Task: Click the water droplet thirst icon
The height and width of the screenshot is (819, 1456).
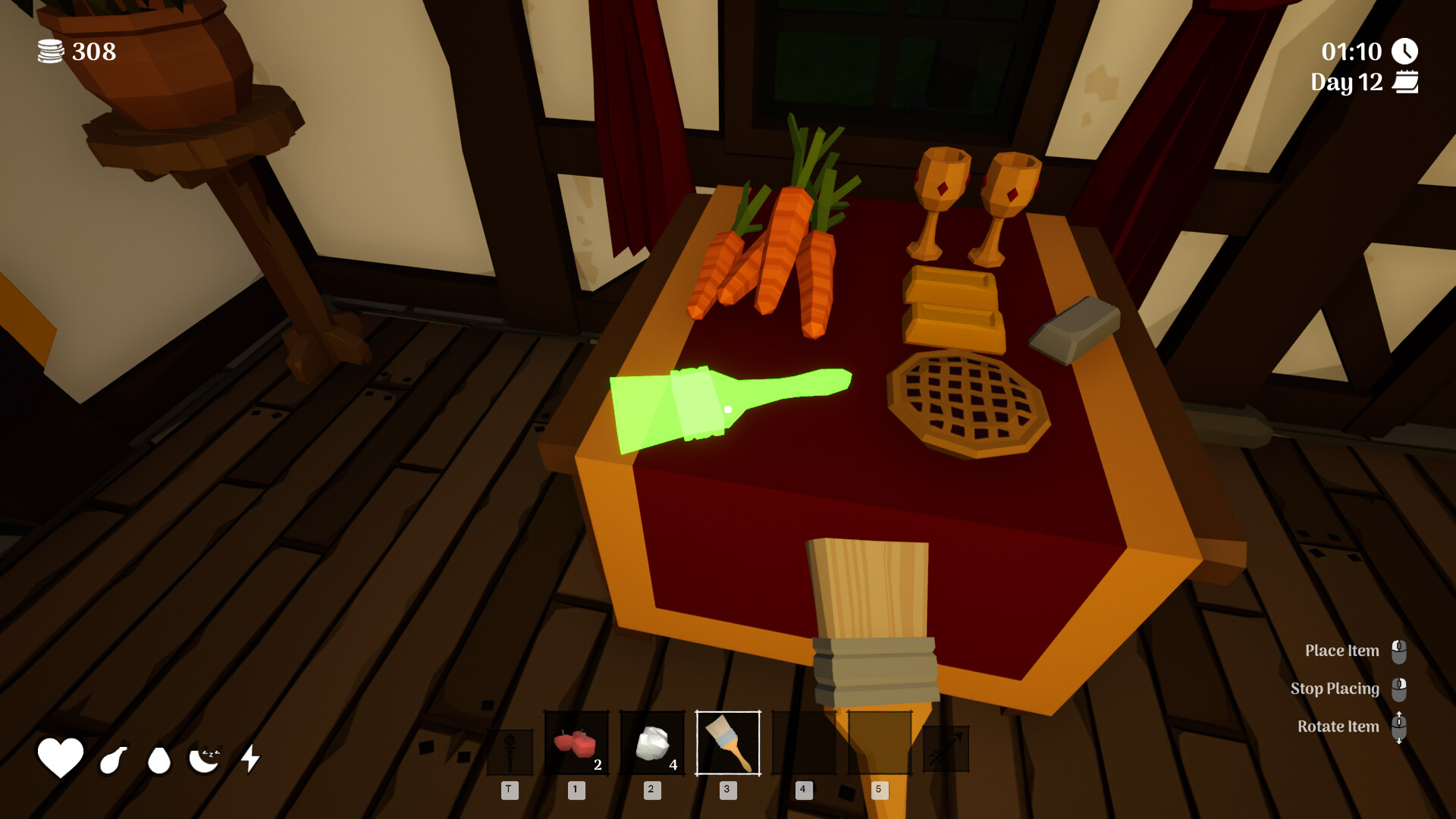Action: [158, 758]
